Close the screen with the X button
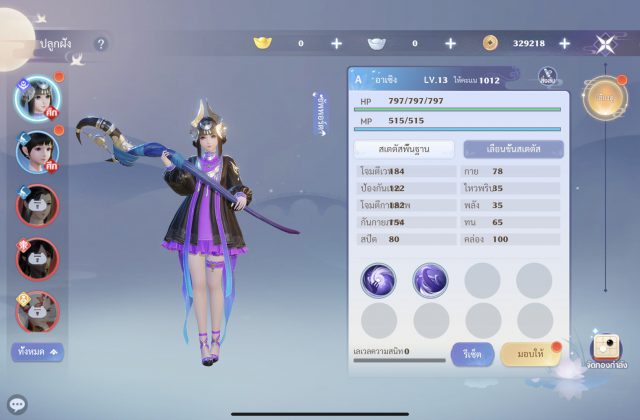Screen dimensions: 640x420 click(605, 43)
